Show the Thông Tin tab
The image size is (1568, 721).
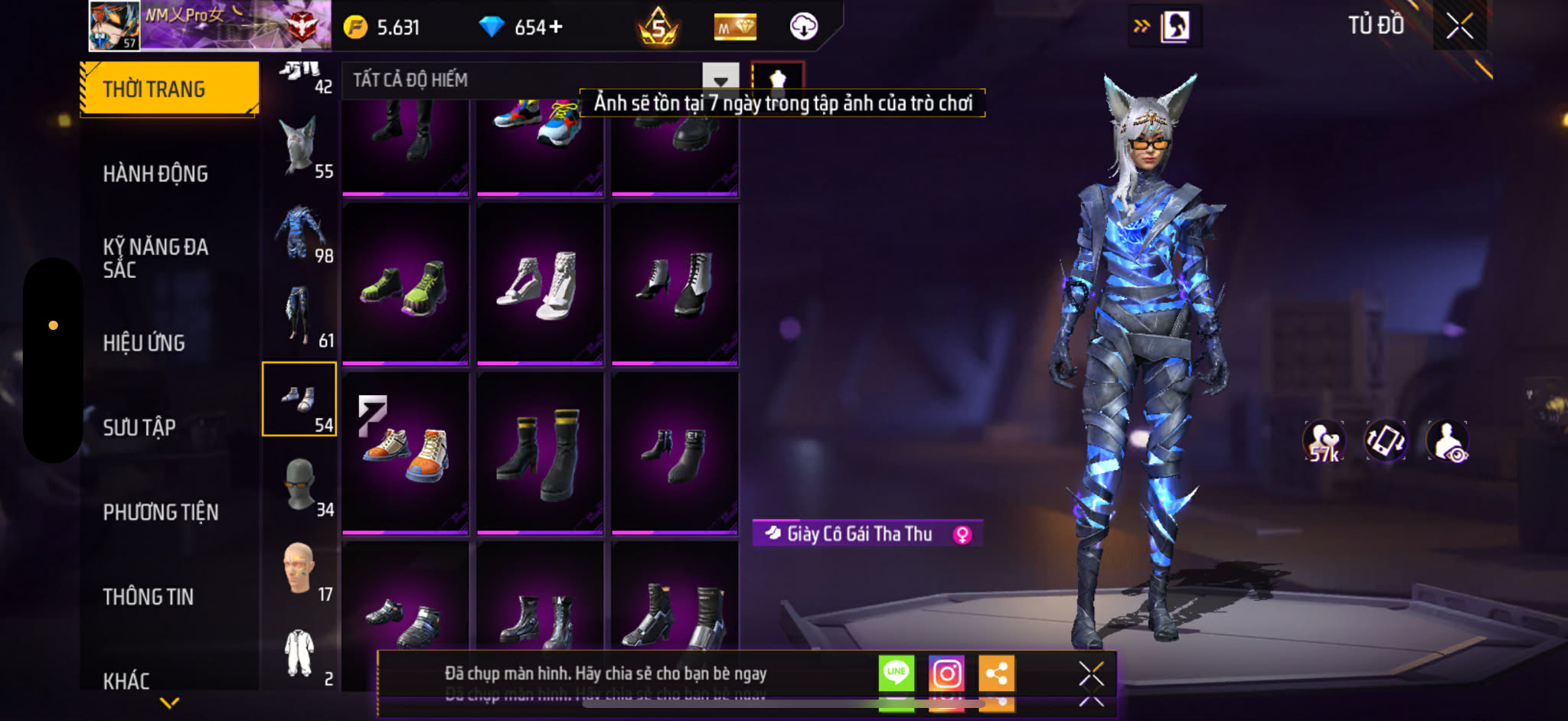[149, 596]
